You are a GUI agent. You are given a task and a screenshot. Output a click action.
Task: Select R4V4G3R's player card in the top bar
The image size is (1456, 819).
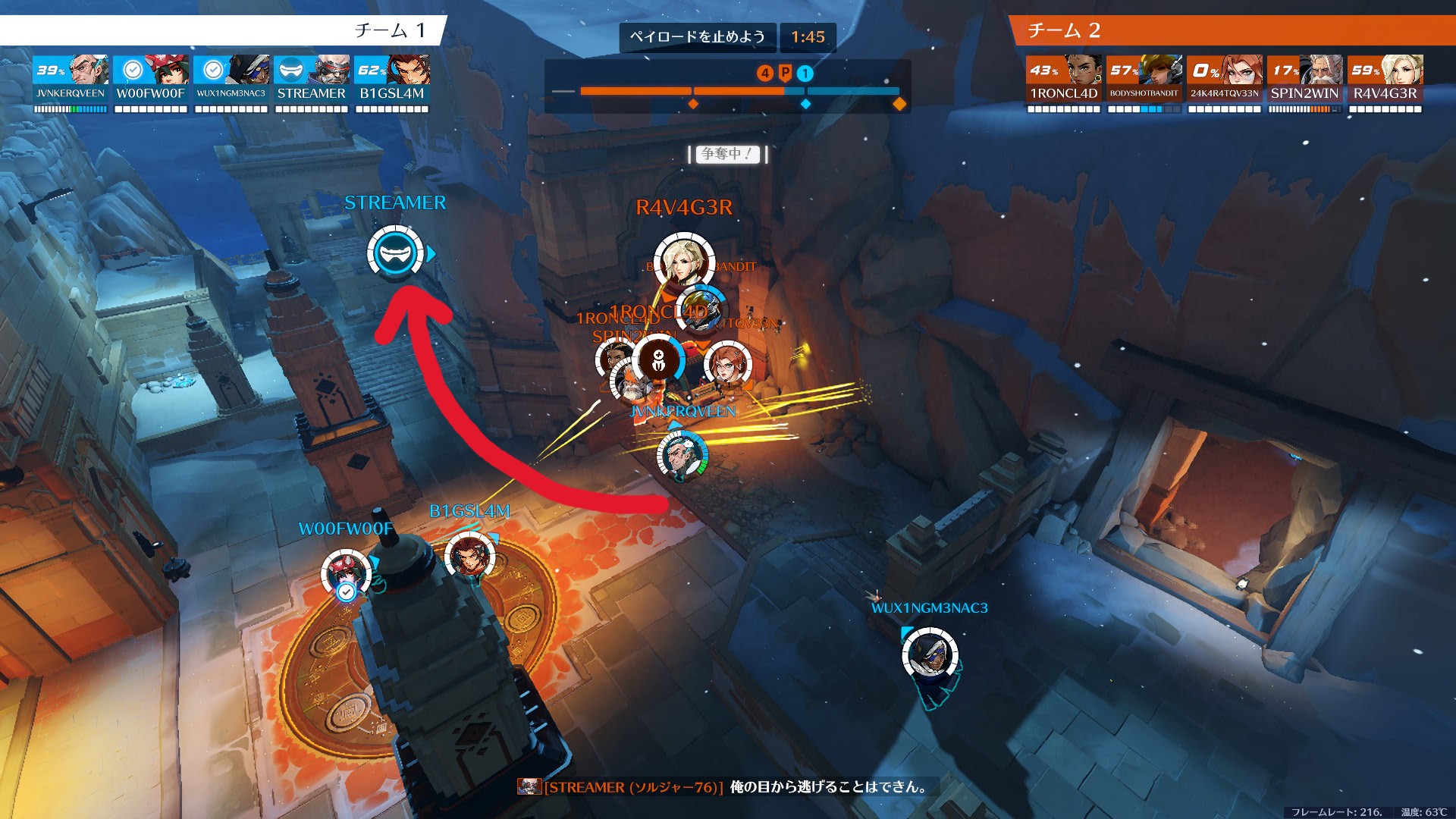(1385, 83)
